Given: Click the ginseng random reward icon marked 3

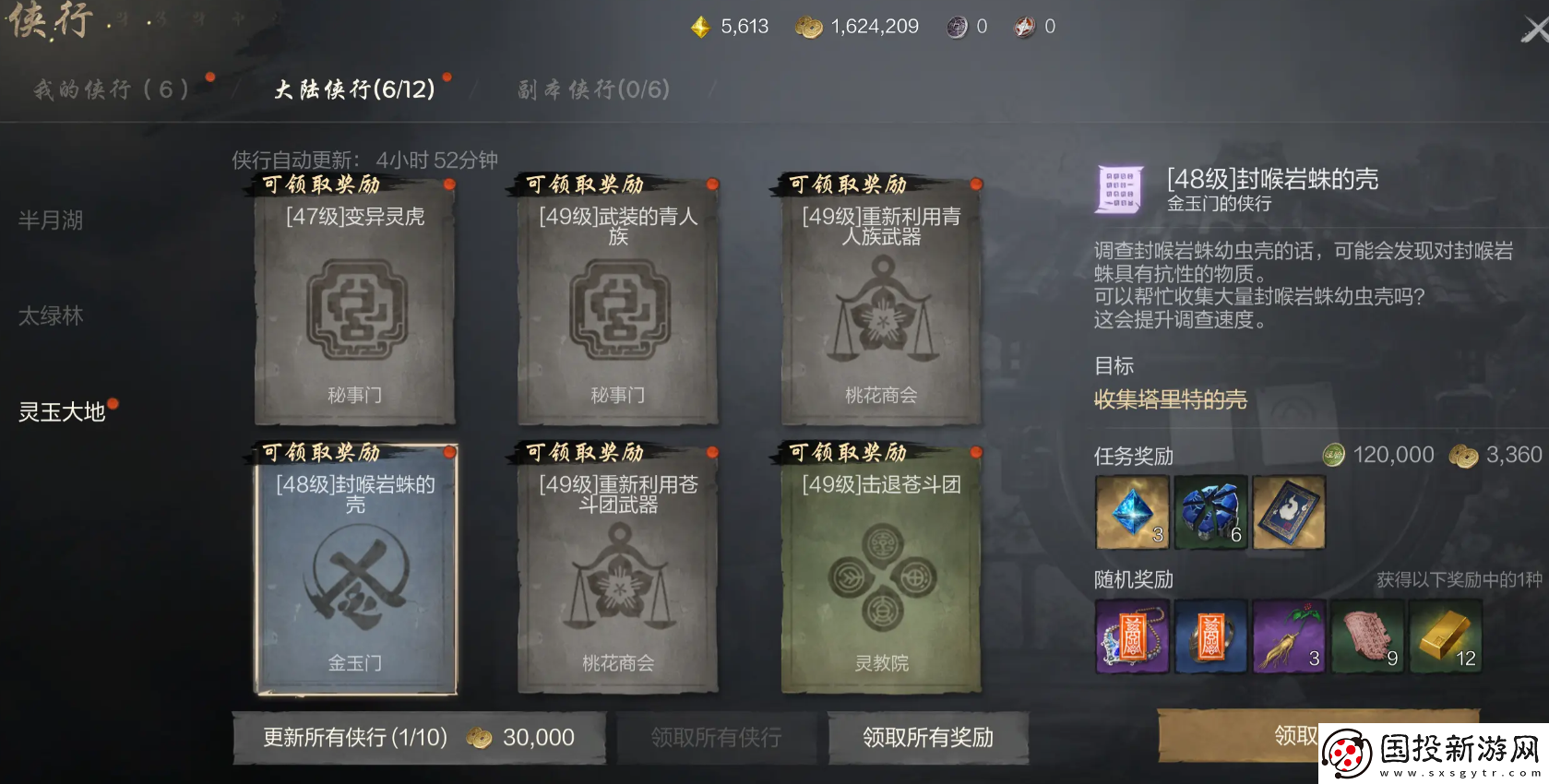Looking at the screenshot, I should click(1289, 636).
